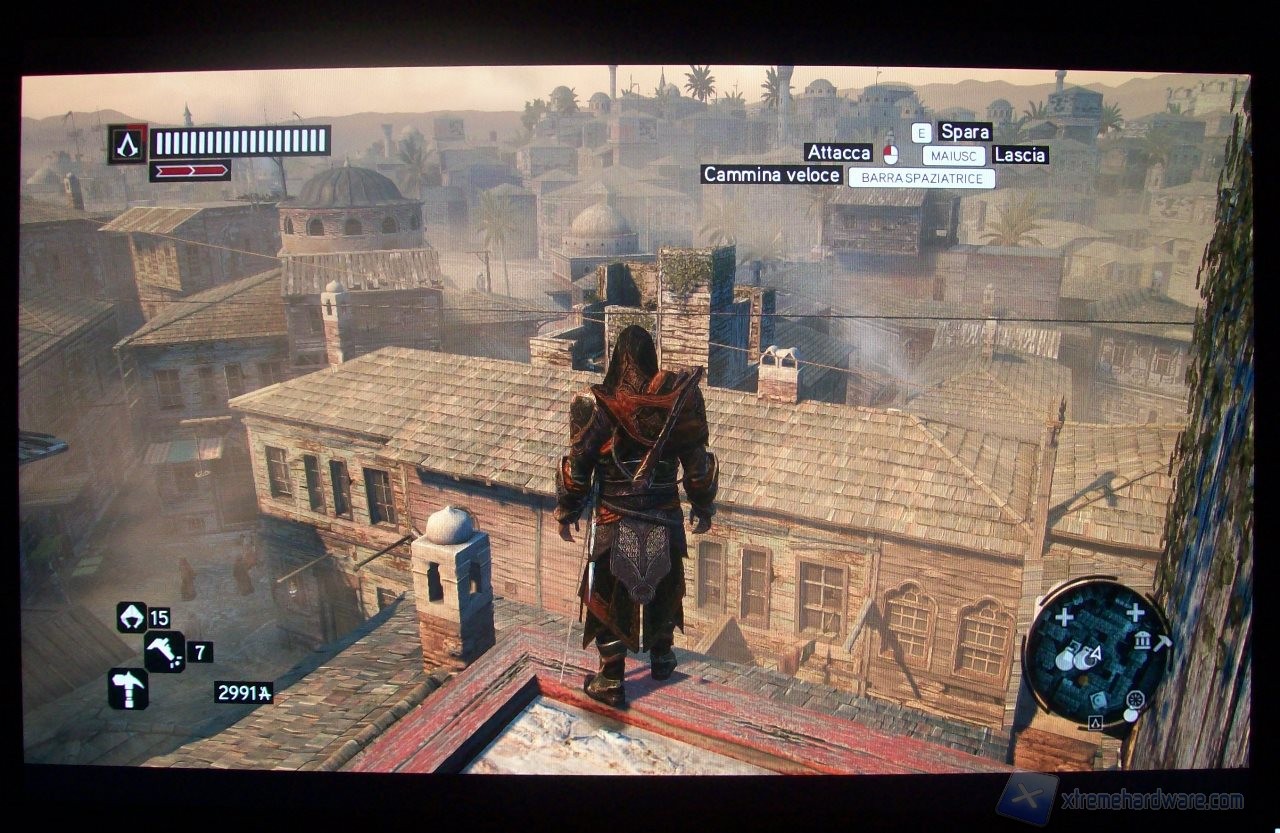This screenshot has height=833, width=1280.
Task: Select the Attacca action entry
Action: point(838,153)
